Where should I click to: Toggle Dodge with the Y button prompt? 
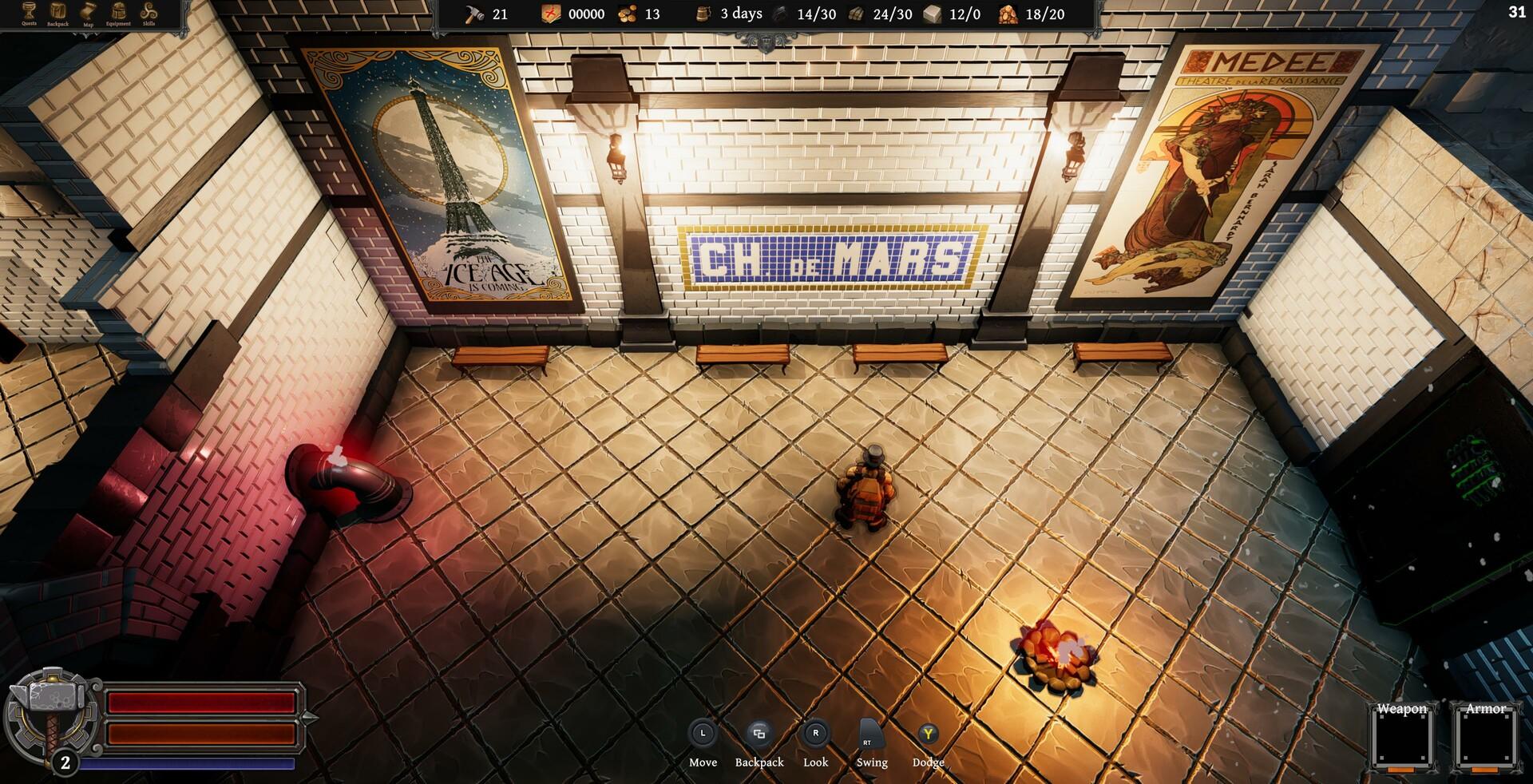pos(927,731)
